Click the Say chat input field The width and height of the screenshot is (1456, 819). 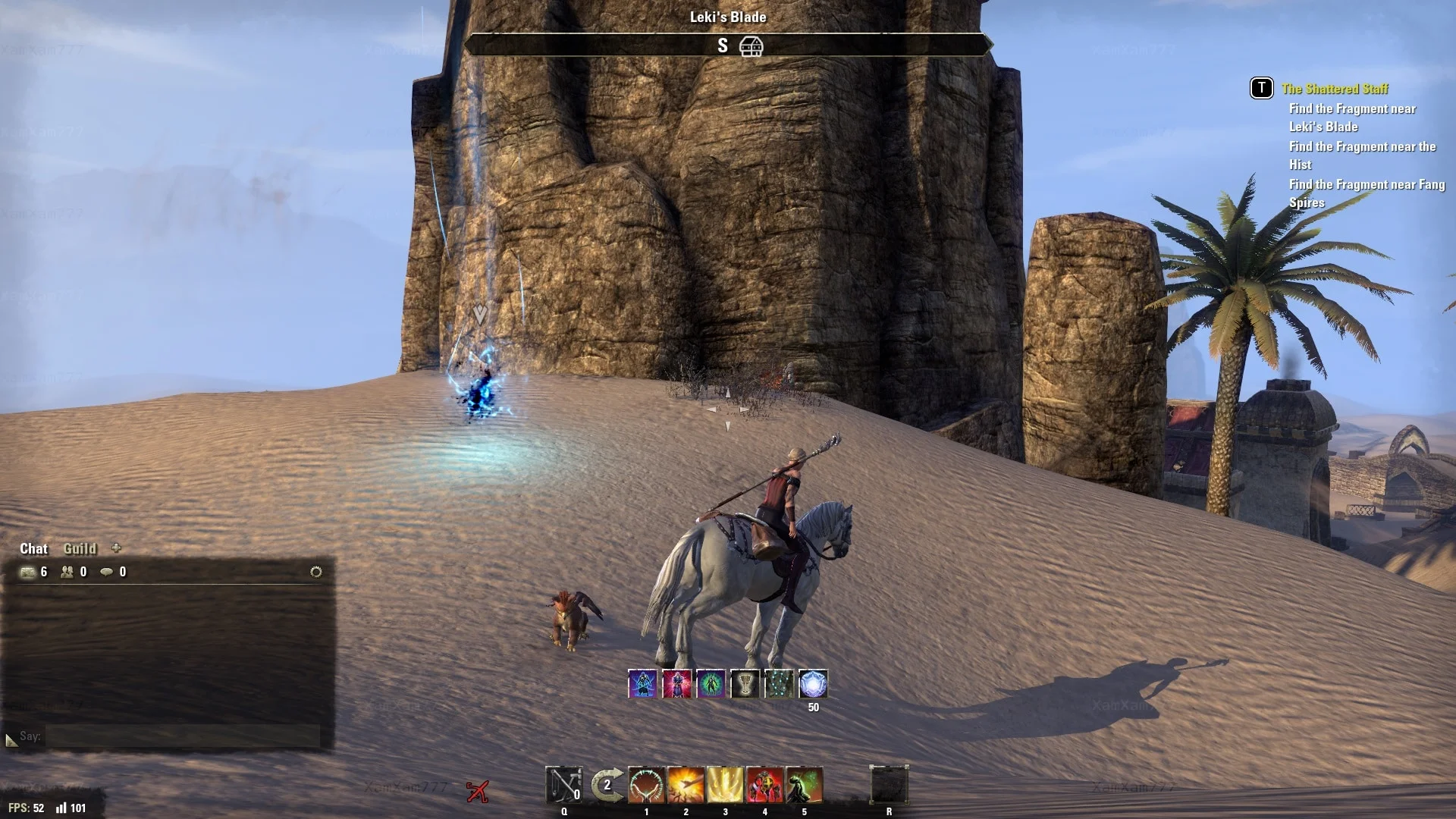coord(182,736)
